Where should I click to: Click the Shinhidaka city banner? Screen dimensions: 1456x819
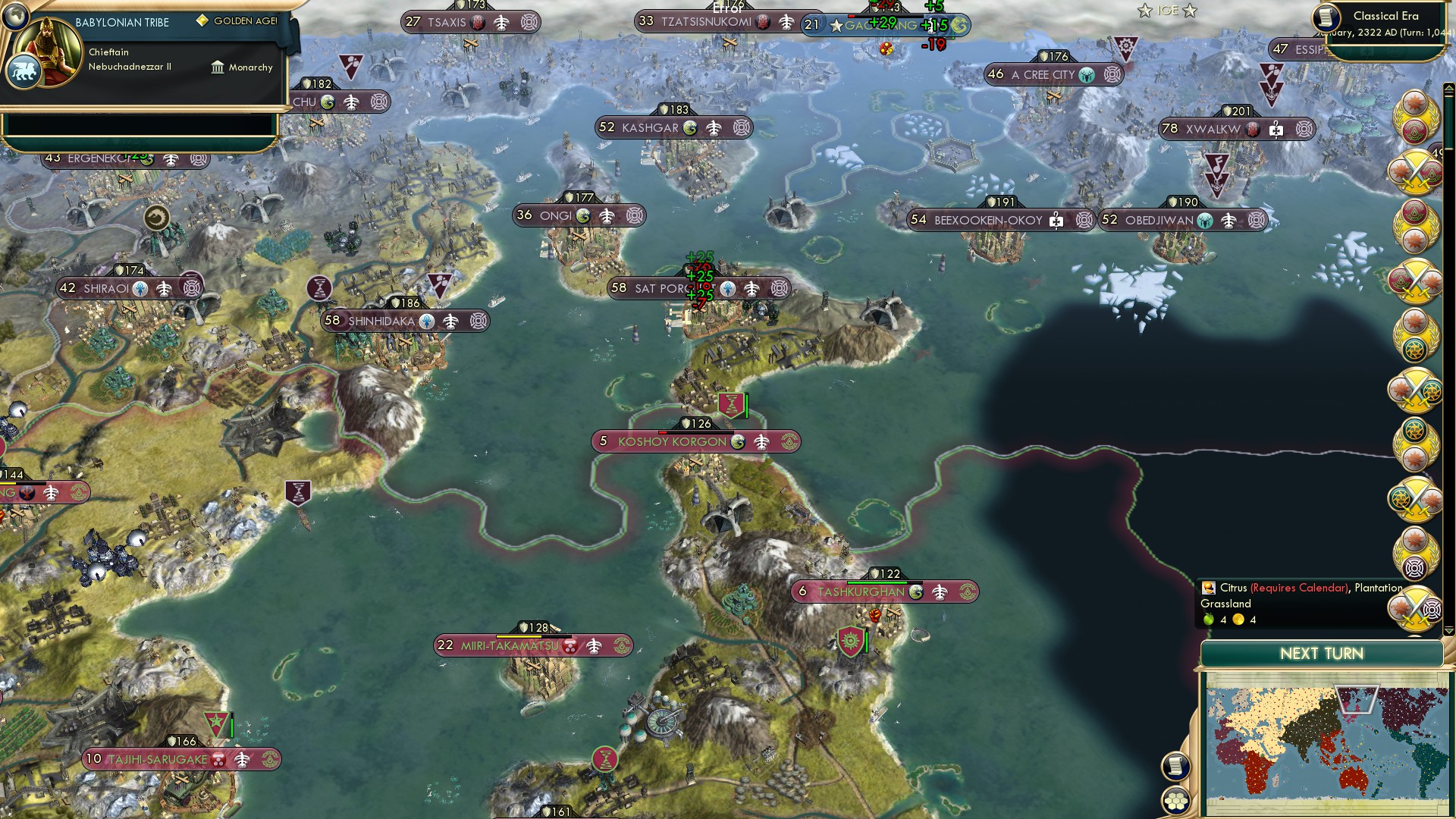tap(381, 322)
